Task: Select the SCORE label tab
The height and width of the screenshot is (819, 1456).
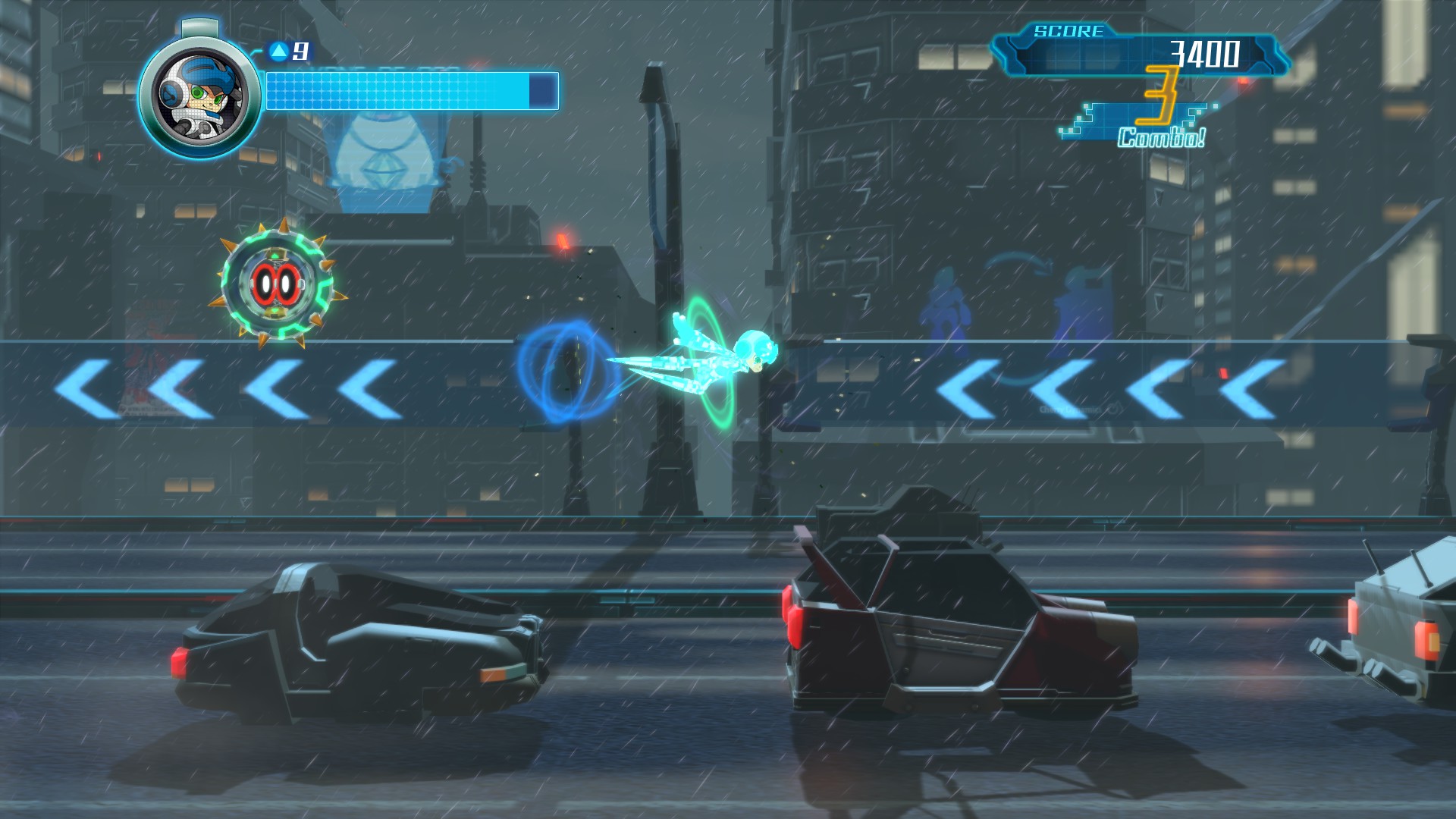Action: pyautogui.click(x=1069, y=32)
